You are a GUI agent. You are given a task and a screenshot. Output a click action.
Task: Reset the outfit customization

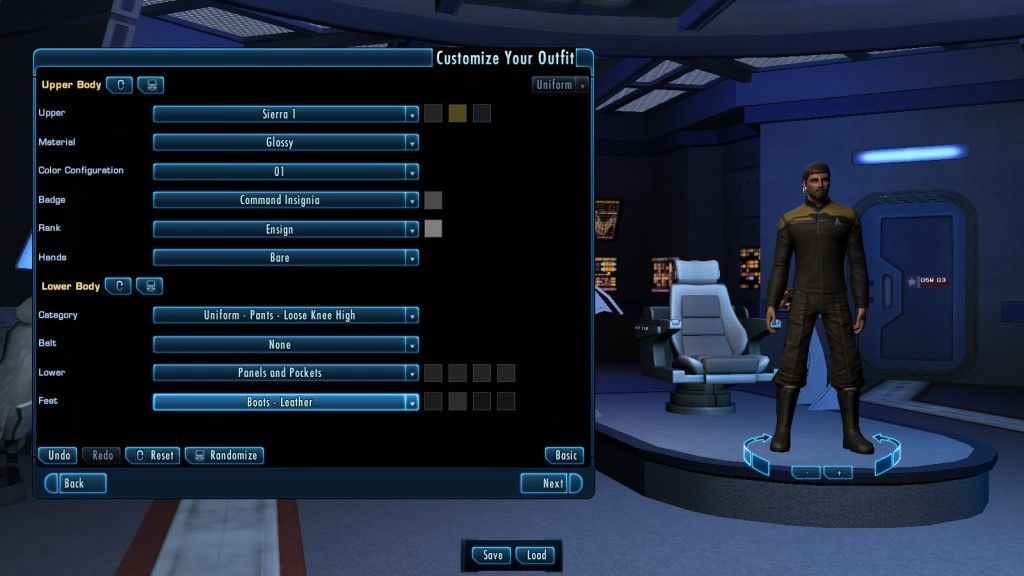point(153,455)
